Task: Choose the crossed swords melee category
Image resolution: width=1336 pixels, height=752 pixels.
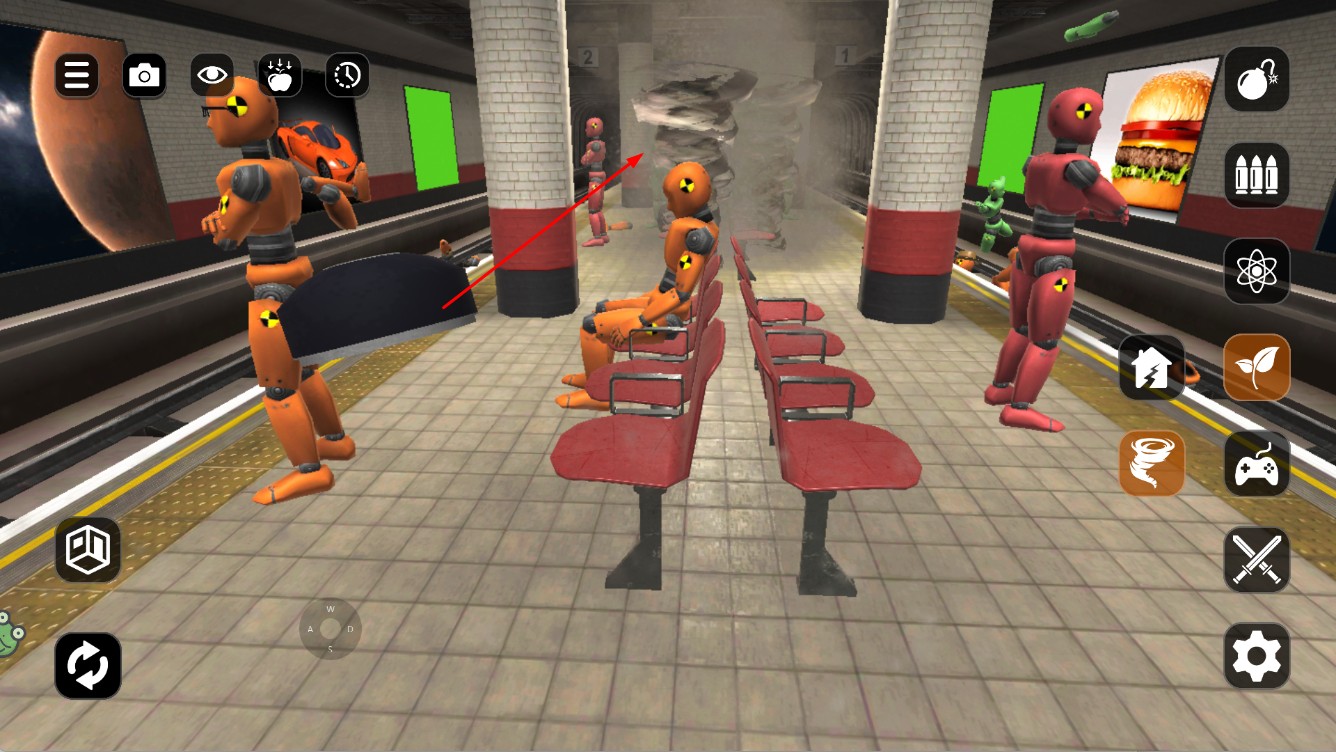Action: click(1257, 560)
